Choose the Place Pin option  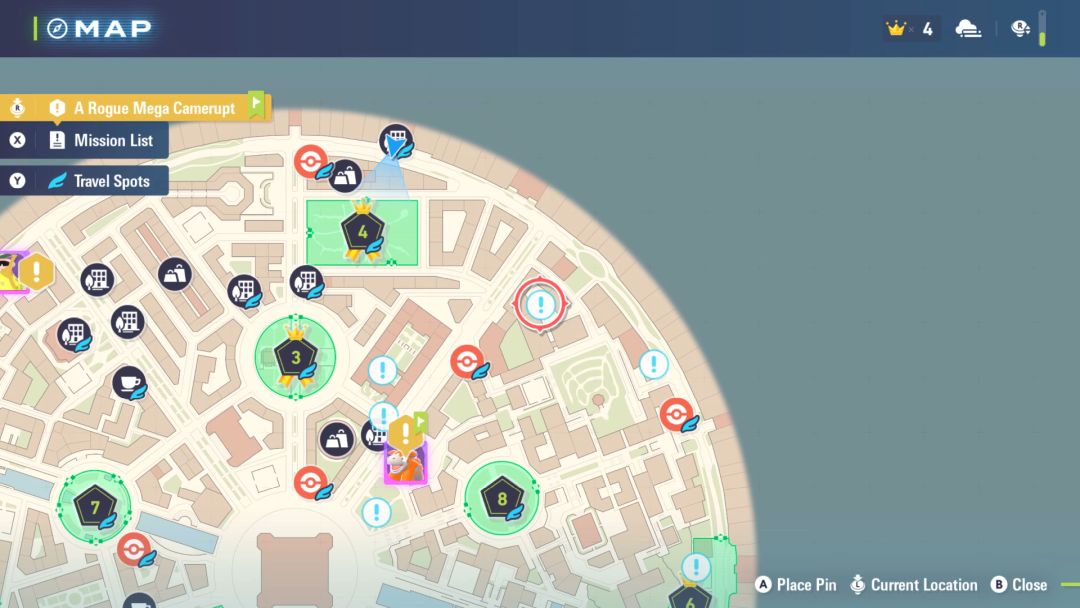[x=796, y=585]
